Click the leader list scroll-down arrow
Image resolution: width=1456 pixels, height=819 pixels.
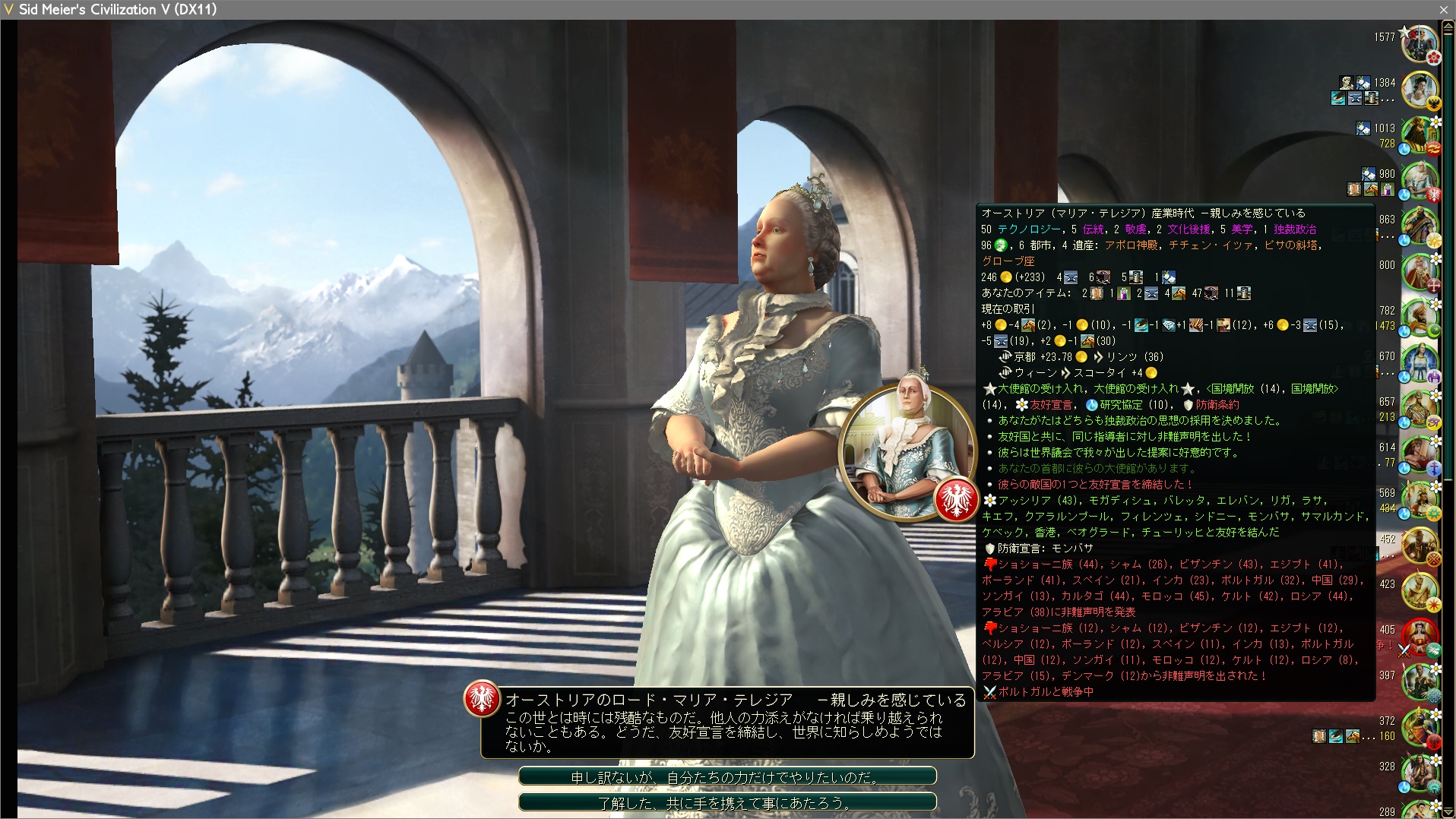tap(1448, 811)
